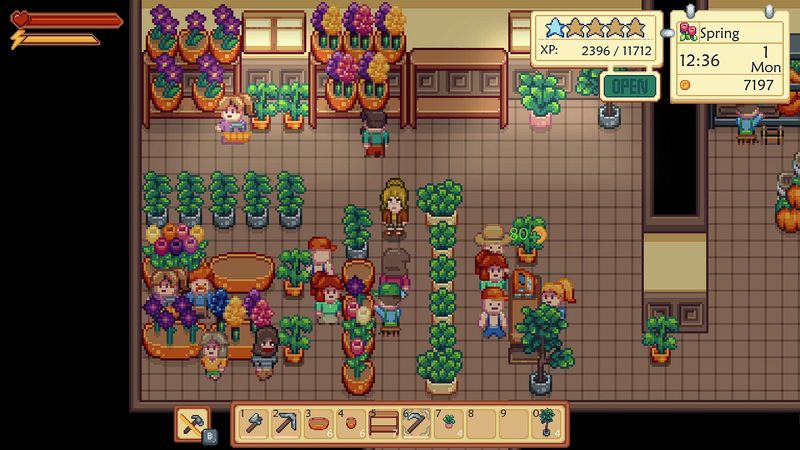
Task: Toggle the green OPEN shop sign
Action: click(x=630, y=85)
